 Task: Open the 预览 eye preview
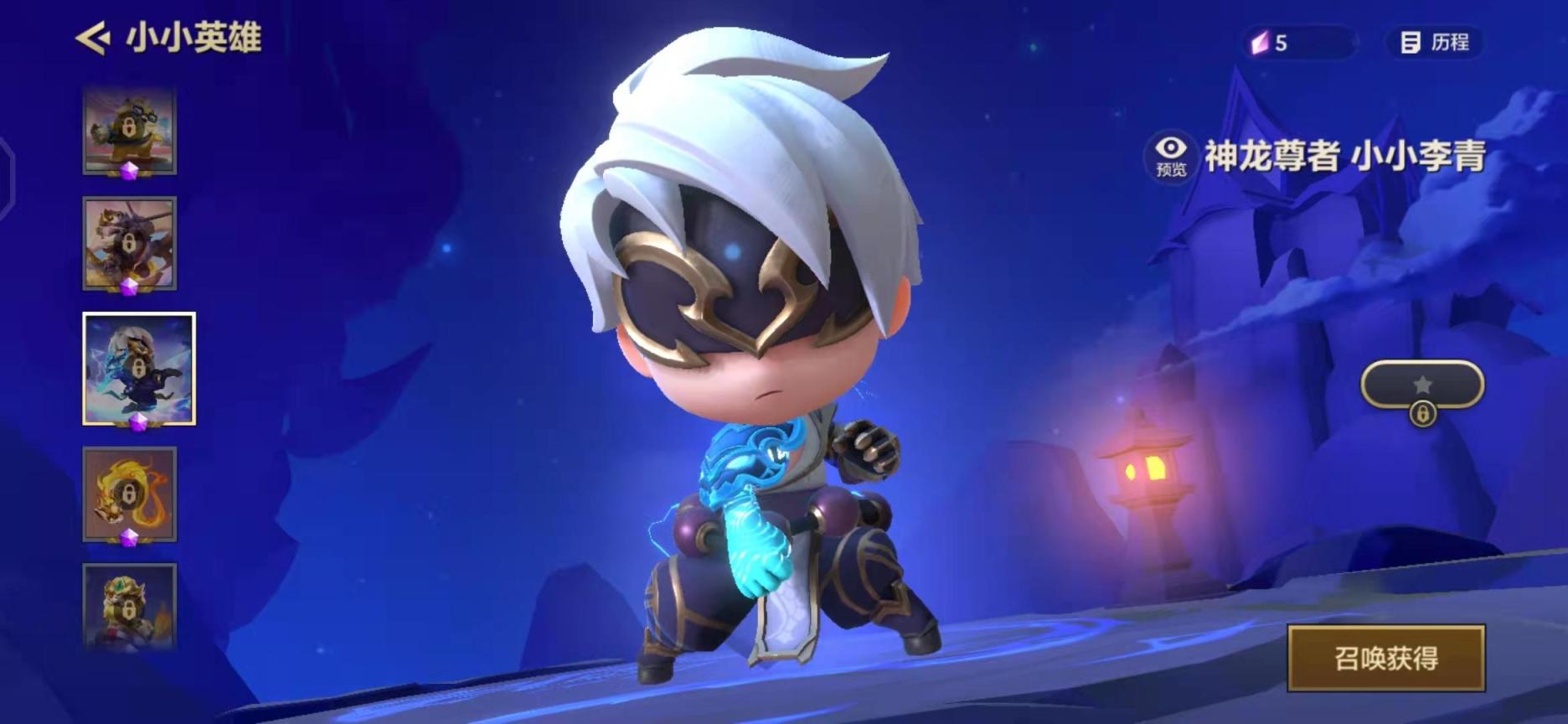[1171, 156]
